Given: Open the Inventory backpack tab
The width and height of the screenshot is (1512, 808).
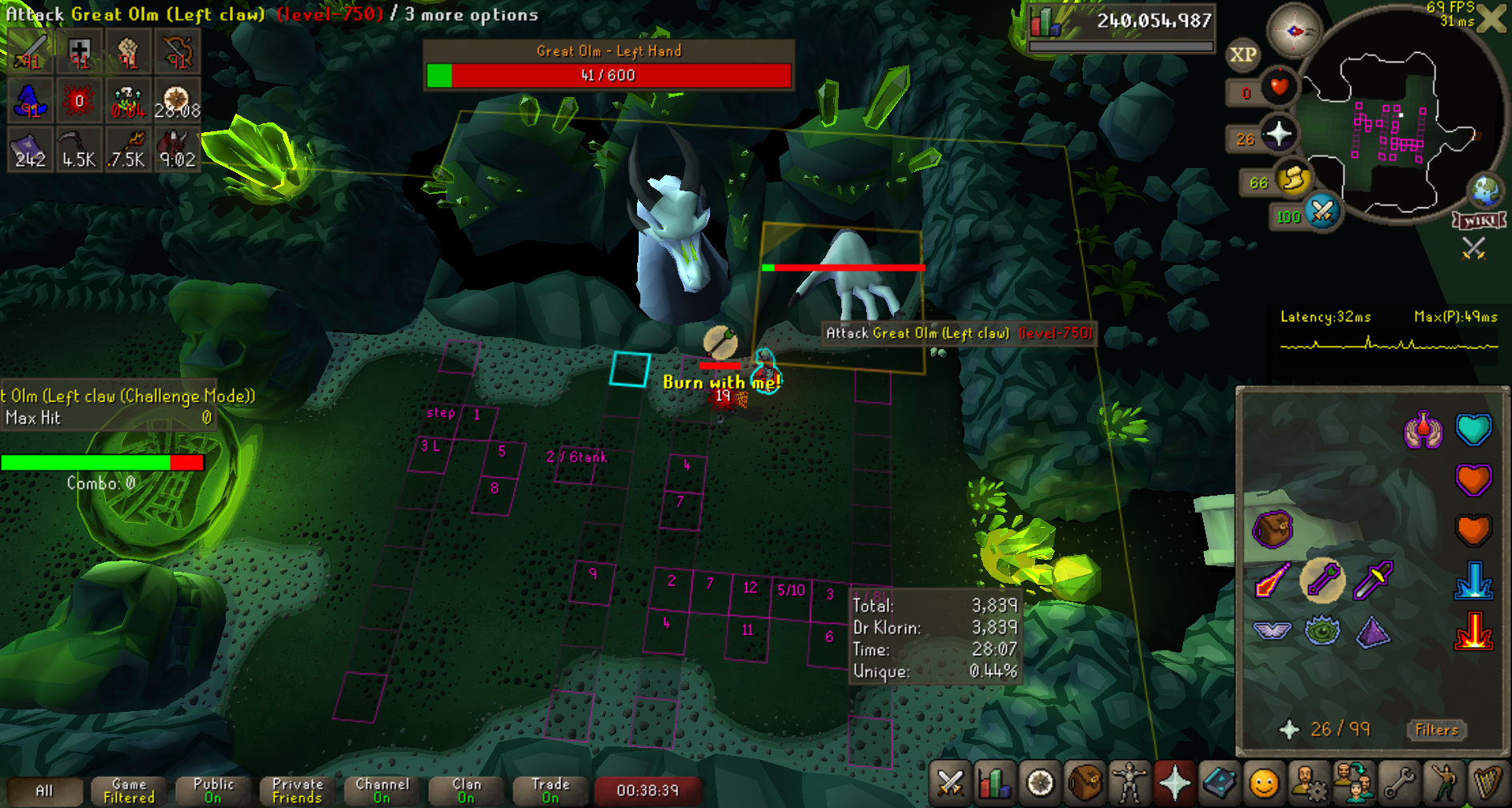Looking at the screenshot, I should (x=1085, y=782).
